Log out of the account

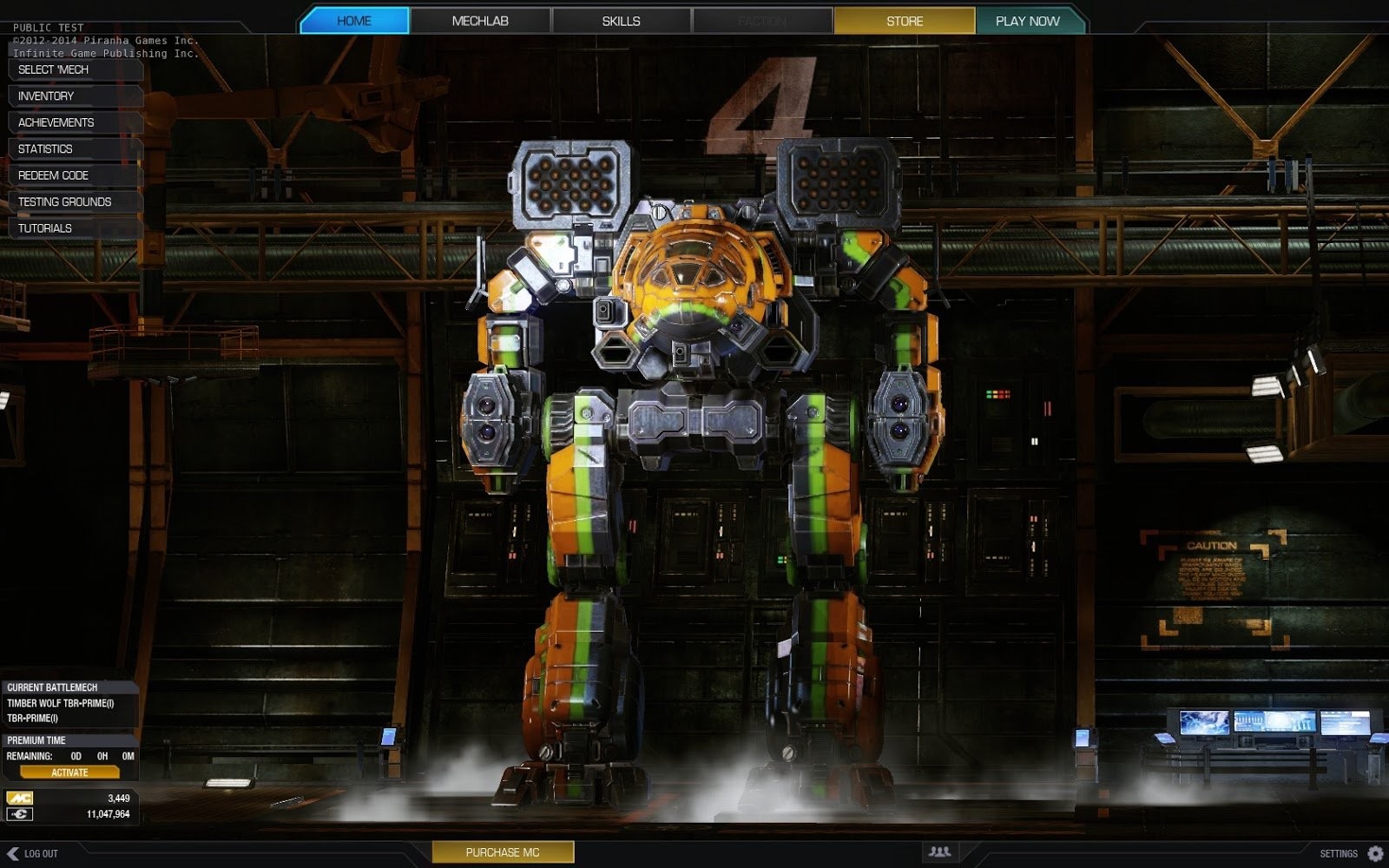(x=41, y=852)
